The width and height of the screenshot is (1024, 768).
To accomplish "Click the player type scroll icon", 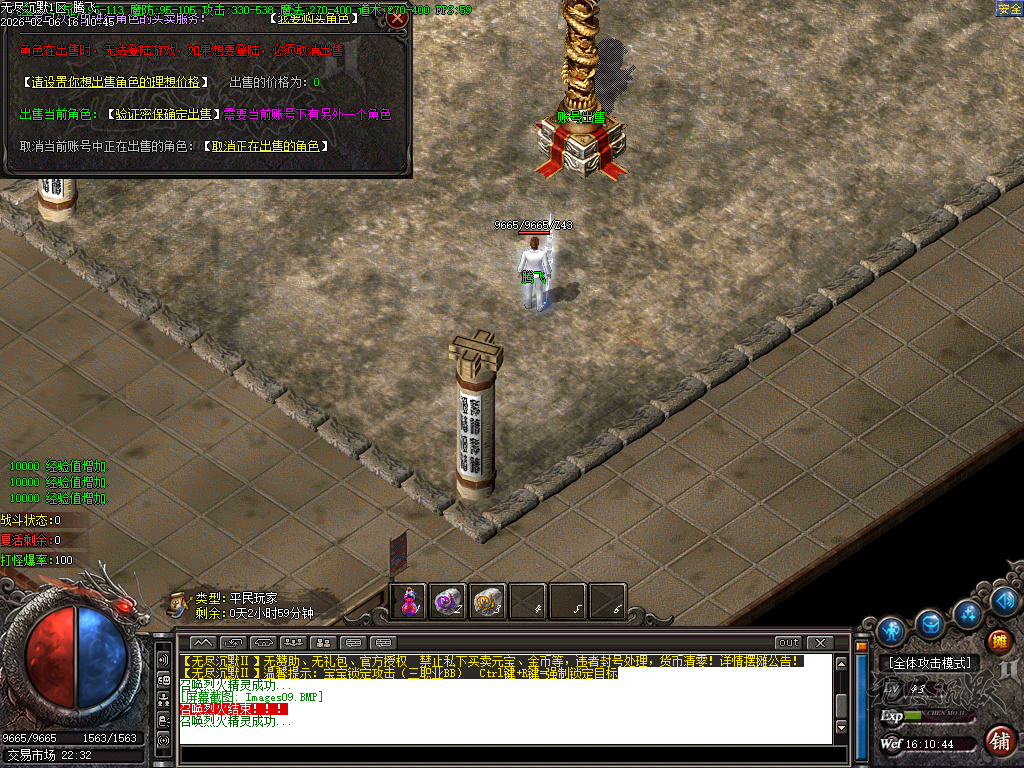I will (x=178, y=602).
